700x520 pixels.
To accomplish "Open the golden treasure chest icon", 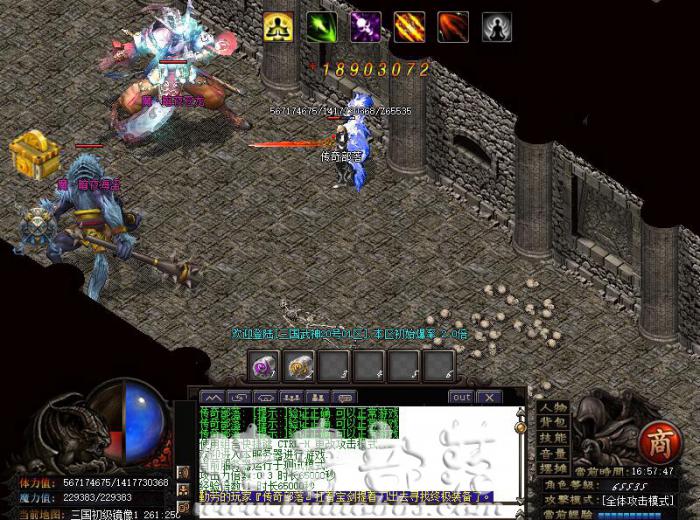I will 30,153.
